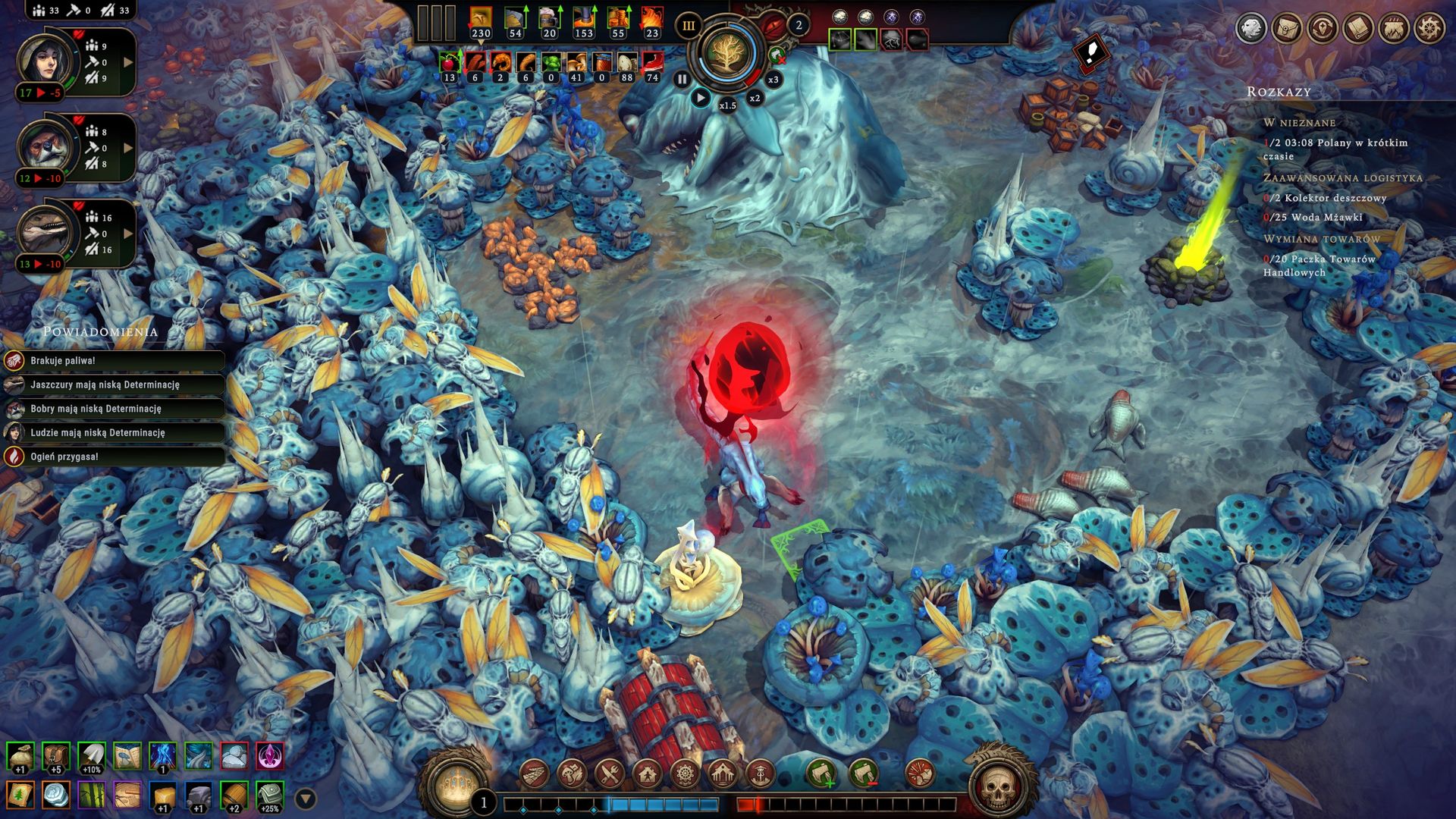Open the 'Kolektor deszczowy' order entry

pos(1325,198)
